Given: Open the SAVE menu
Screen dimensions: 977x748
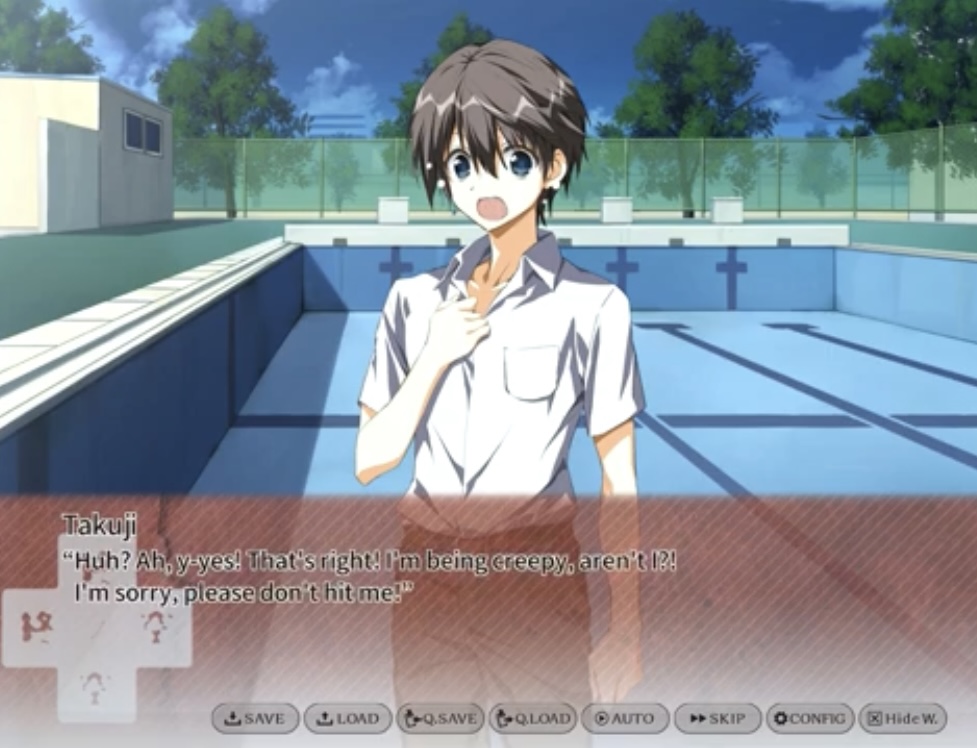Looking at the screenshot, I should [255, 718].
